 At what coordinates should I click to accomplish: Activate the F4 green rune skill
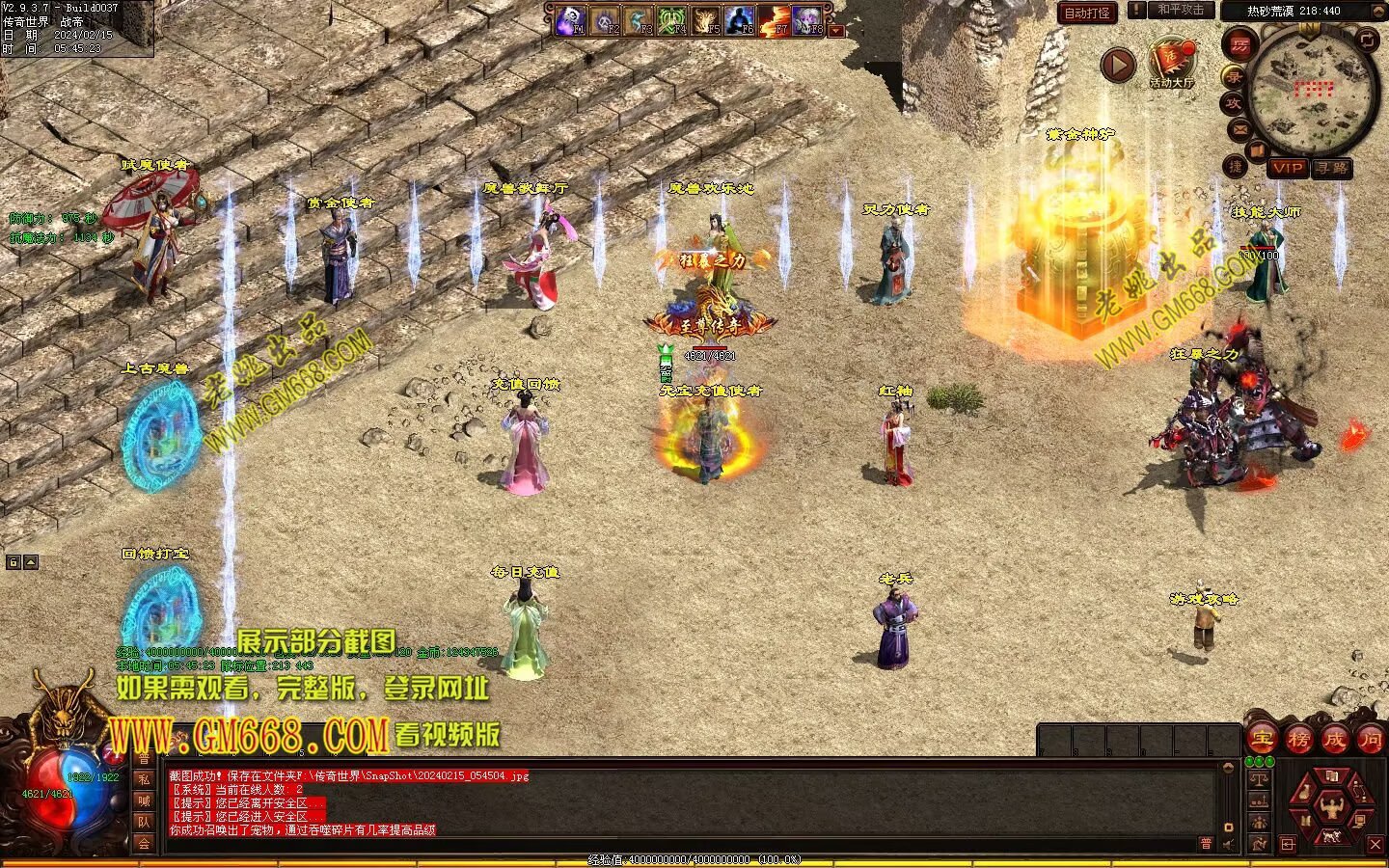coord(672,19)
